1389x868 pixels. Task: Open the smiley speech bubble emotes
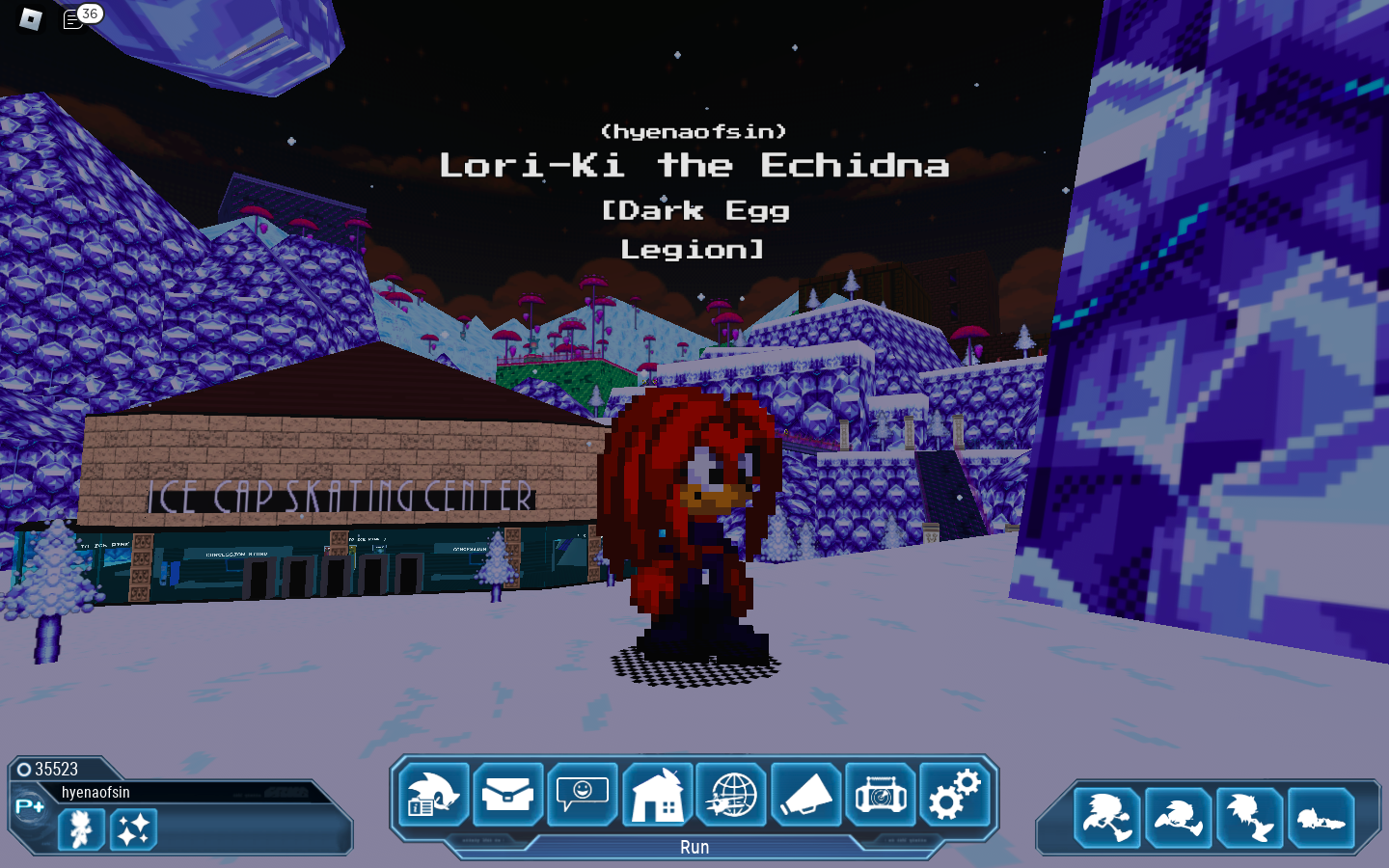583,795
